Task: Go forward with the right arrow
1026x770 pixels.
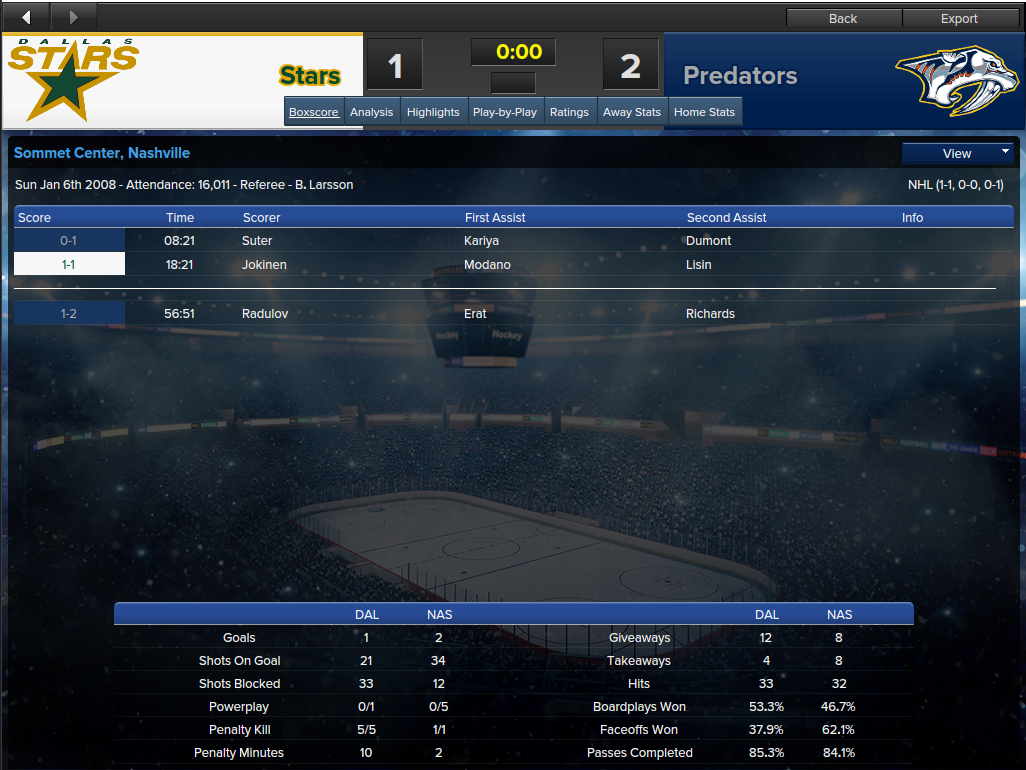Action: pyautogui.click(x=73, y=17)
